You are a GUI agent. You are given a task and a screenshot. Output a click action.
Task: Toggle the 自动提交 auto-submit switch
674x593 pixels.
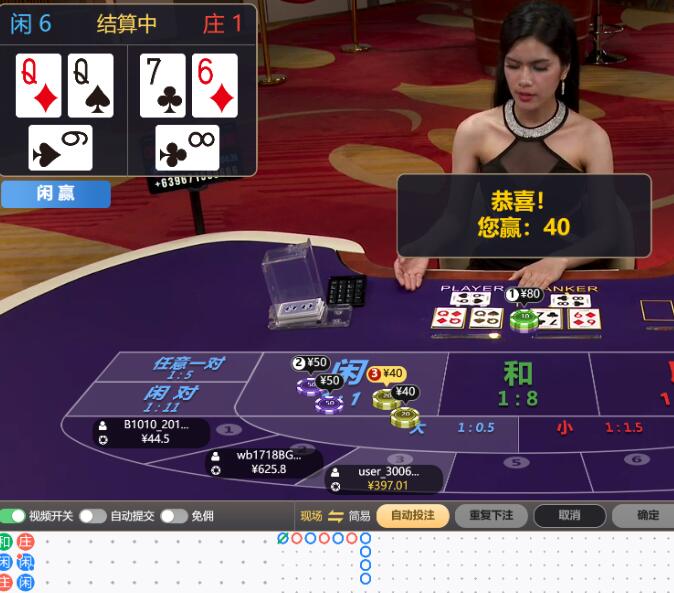(x=93, y=516)
